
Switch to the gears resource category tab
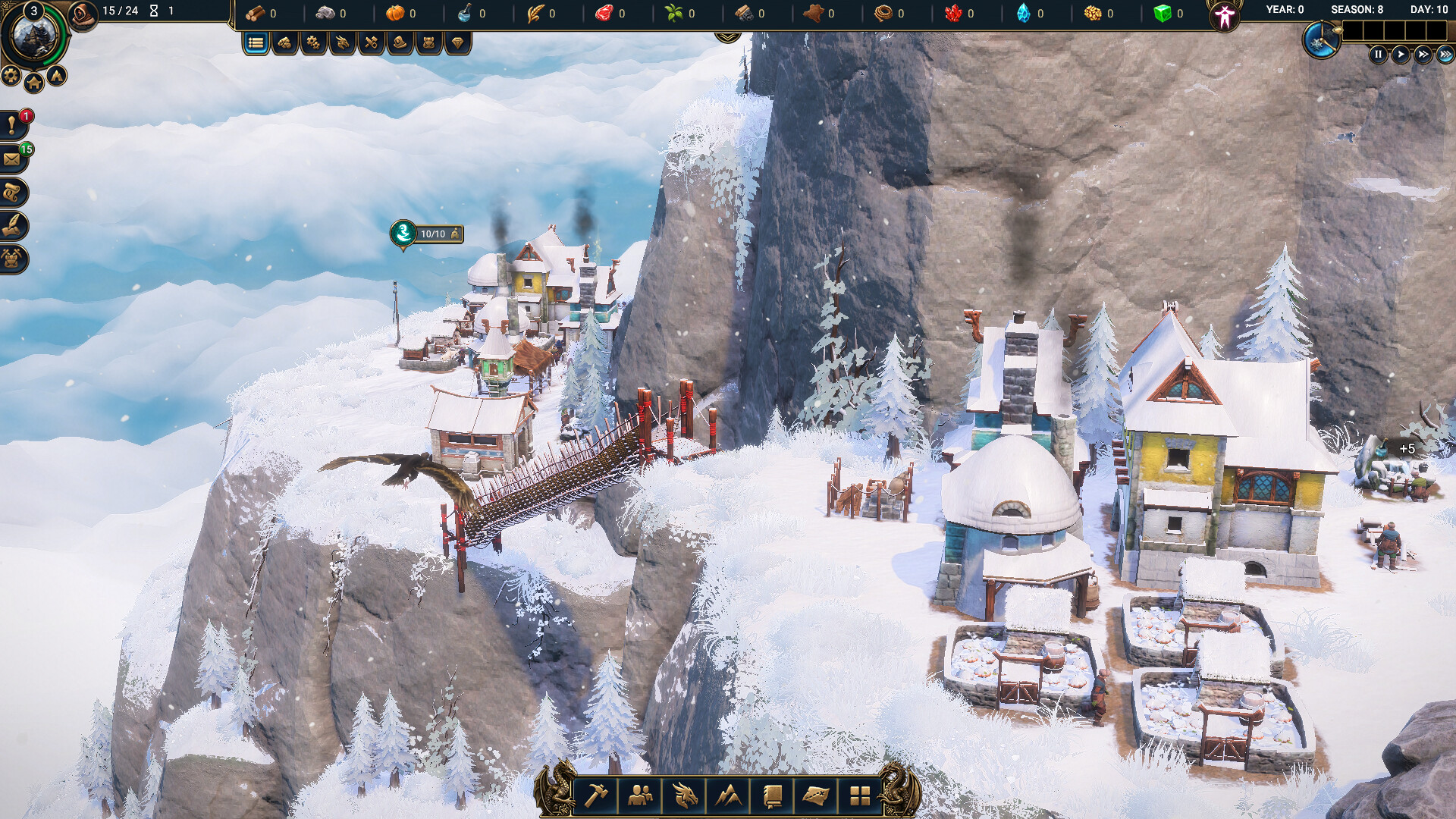click(x=313, y=43)
